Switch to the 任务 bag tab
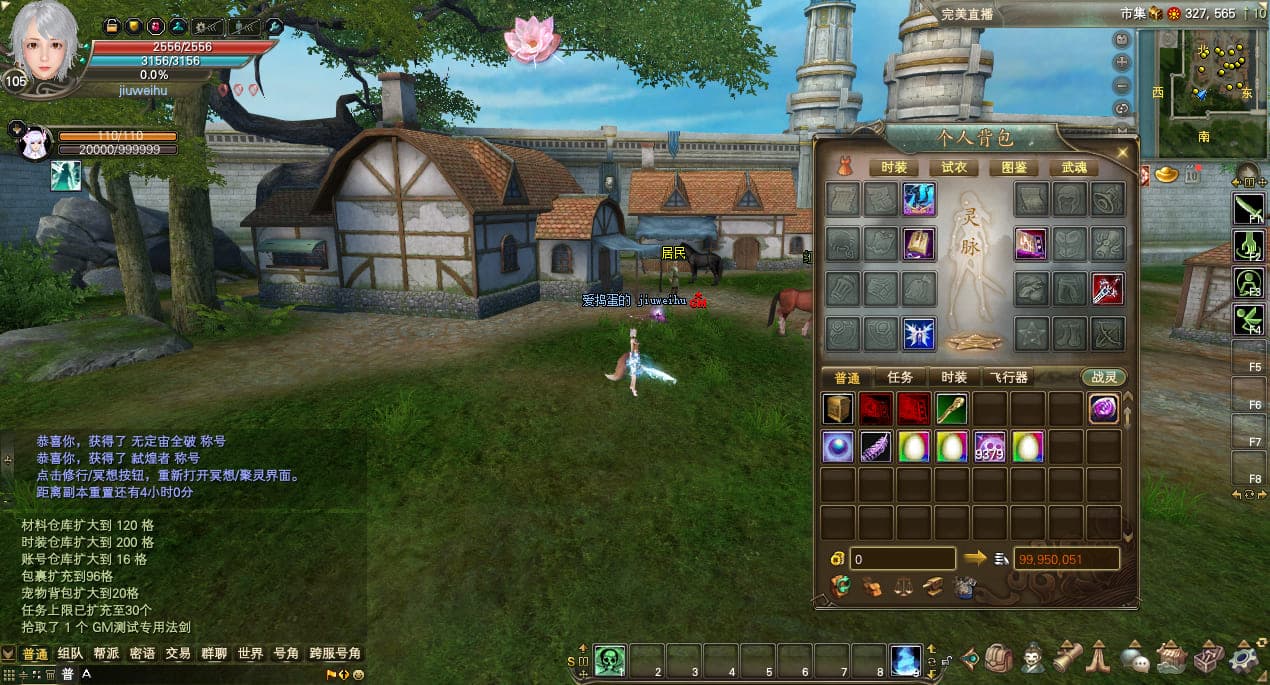 tap(900, 377)
